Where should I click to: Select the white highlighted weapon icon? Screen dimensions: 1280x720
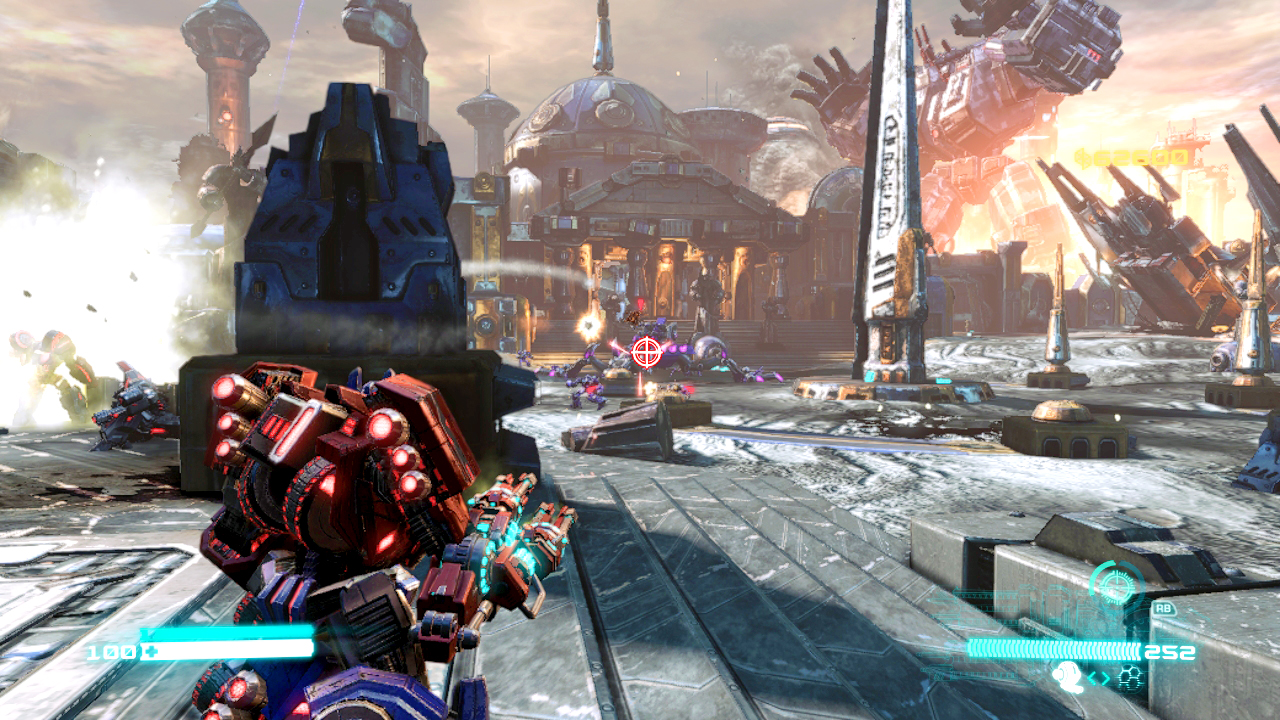pos(1066,675)
